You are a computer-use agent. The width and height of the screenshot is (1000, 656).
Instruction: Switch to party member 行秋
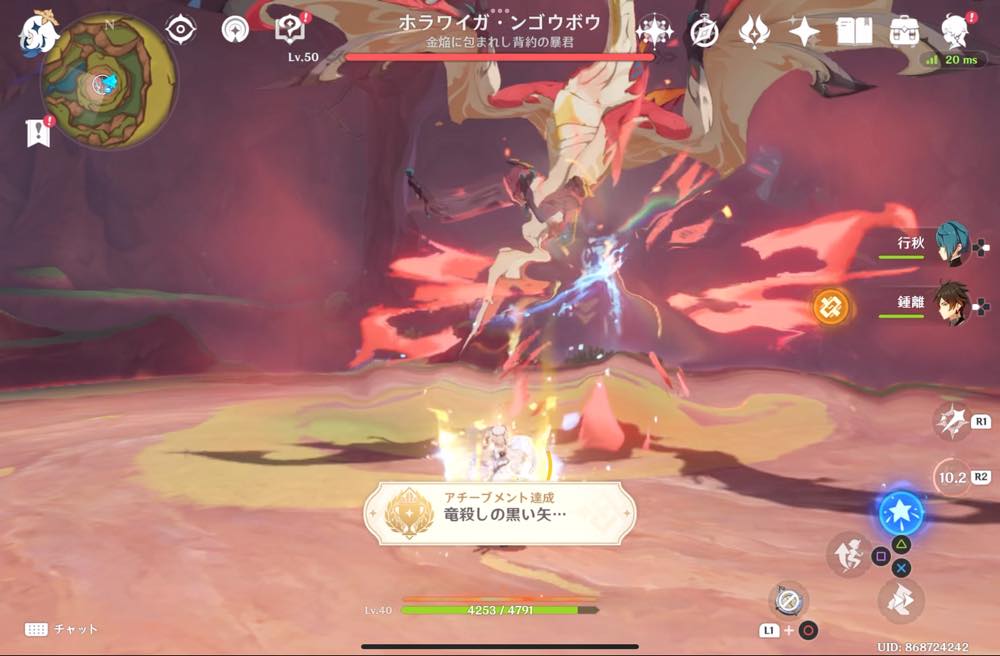coord(950,246)
